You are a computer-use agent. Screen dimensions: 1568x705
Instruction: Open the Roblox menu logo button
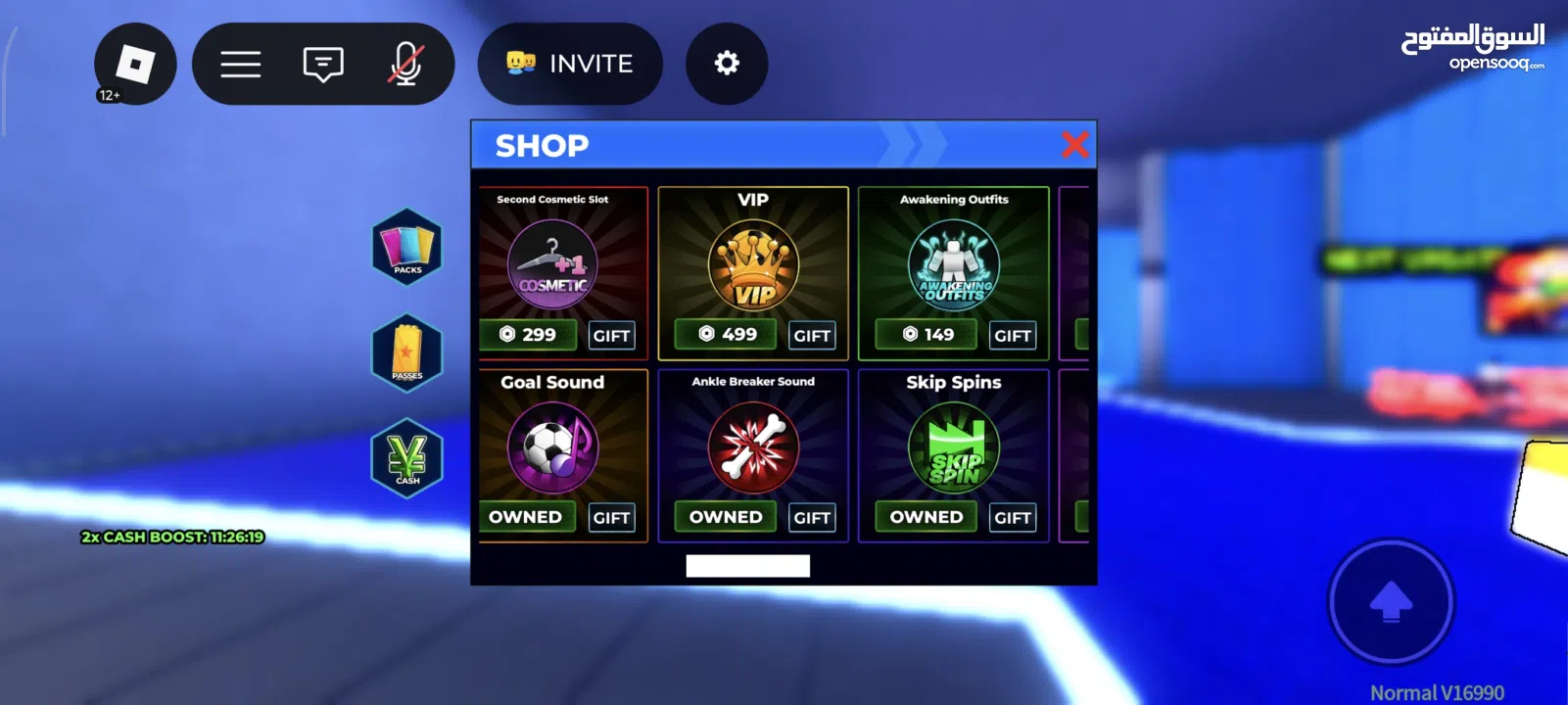135,65
